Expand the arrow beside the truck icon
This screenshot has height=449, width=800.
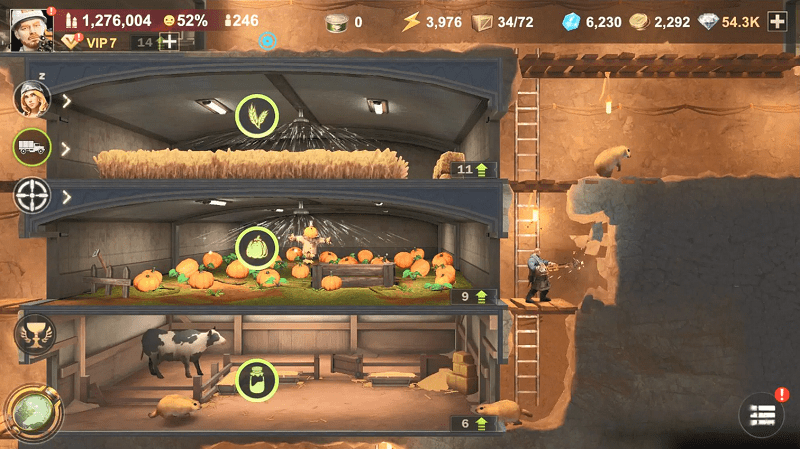[67, 148]
